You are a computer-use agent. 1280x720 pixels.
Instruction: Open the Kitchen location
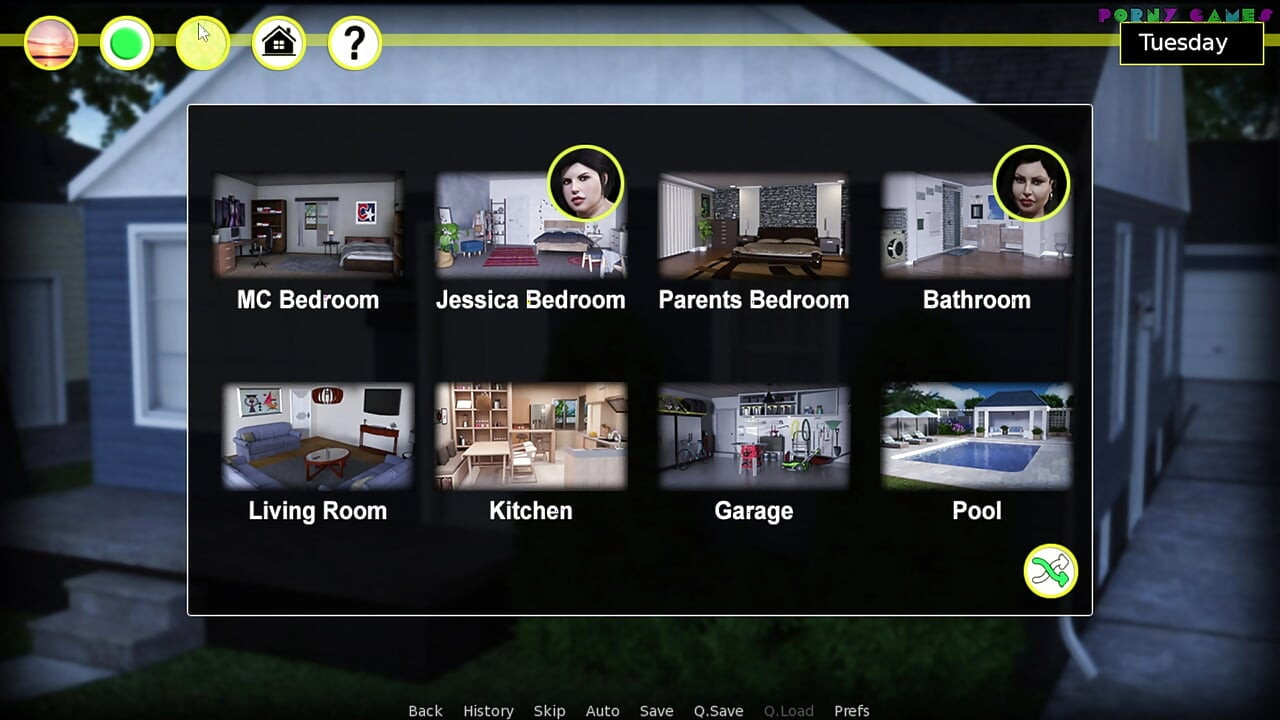tap(530, 436)
